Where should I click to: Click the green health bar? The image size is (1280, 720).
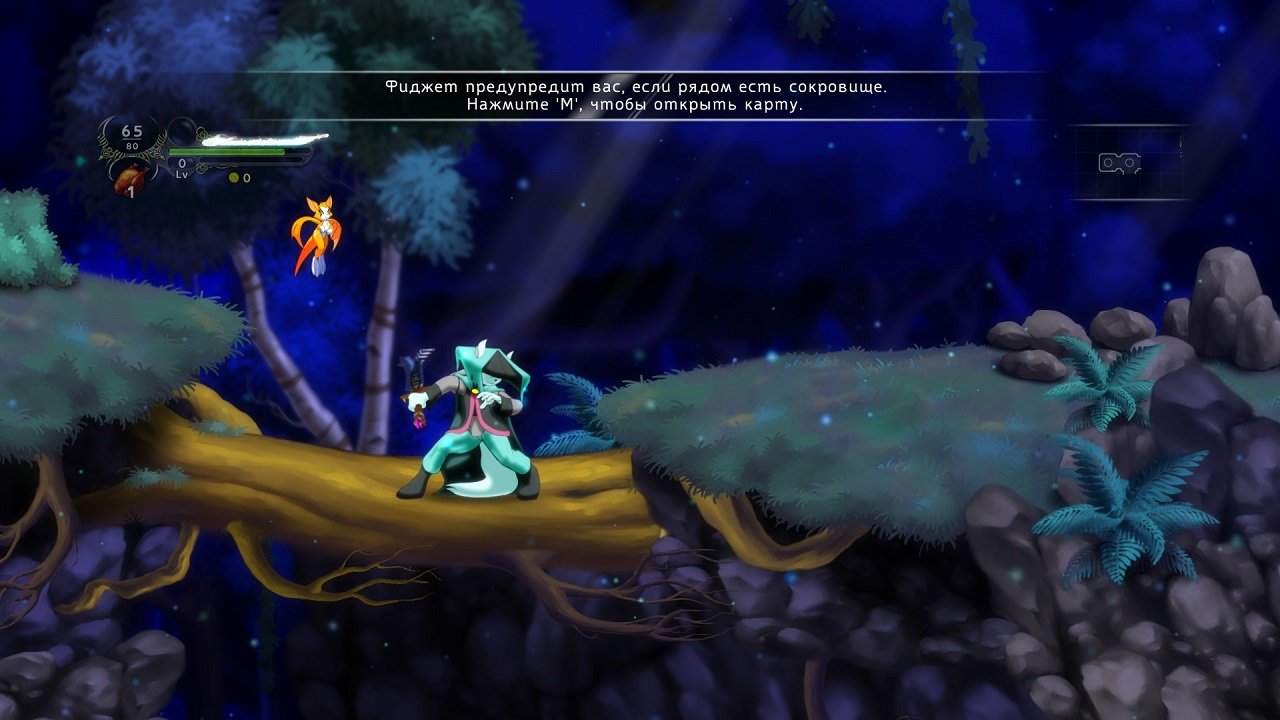[x=228, y=152]
